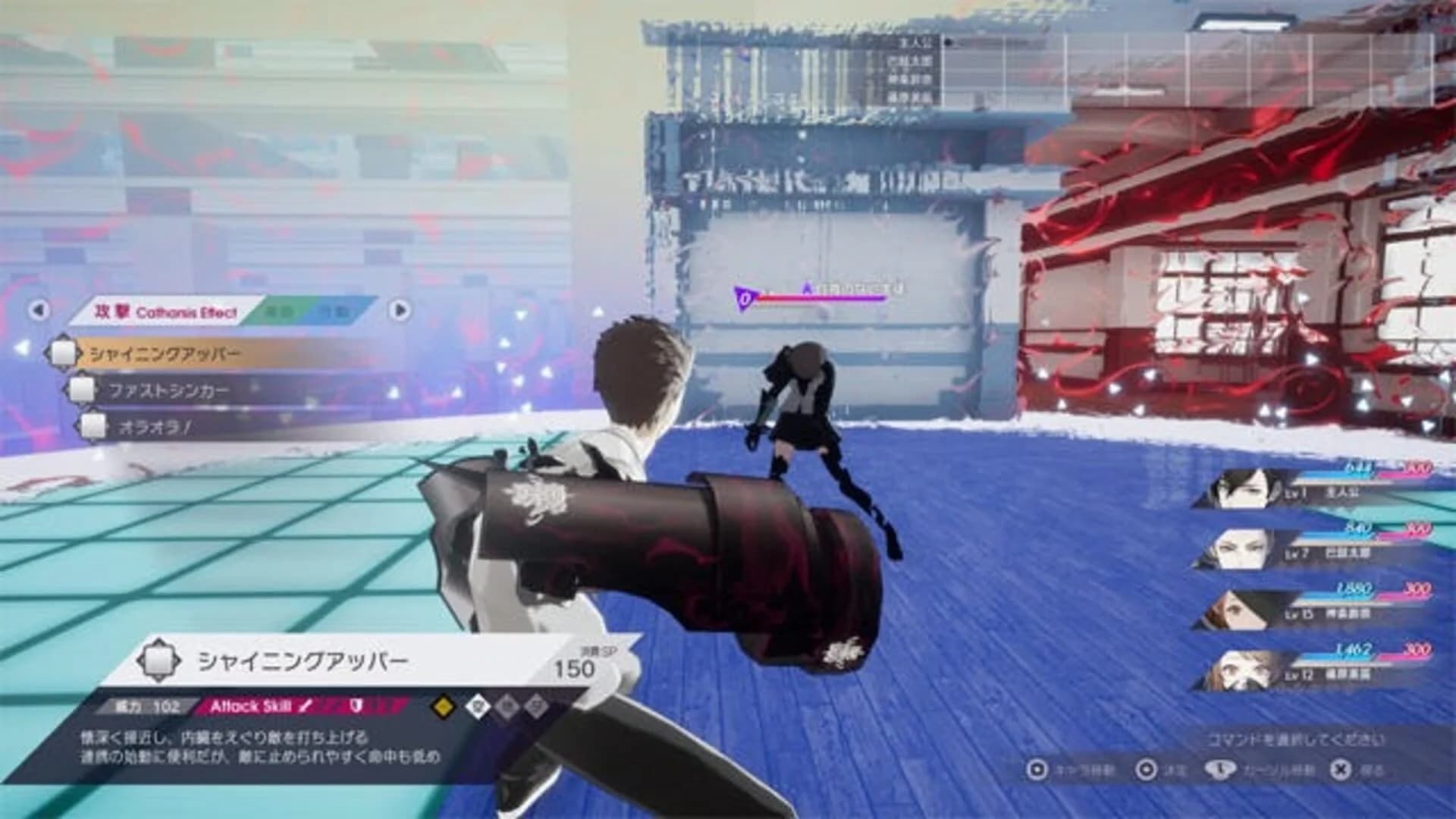Select the シャイニングアッパー skill icon

tap(65, 352)
